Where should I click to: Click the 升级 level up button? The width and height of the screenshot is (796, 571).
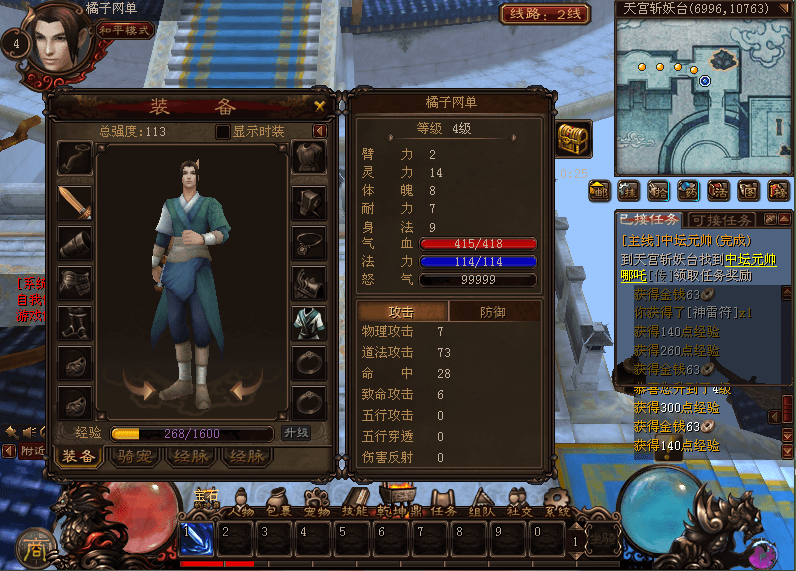[x=296, y=433]
